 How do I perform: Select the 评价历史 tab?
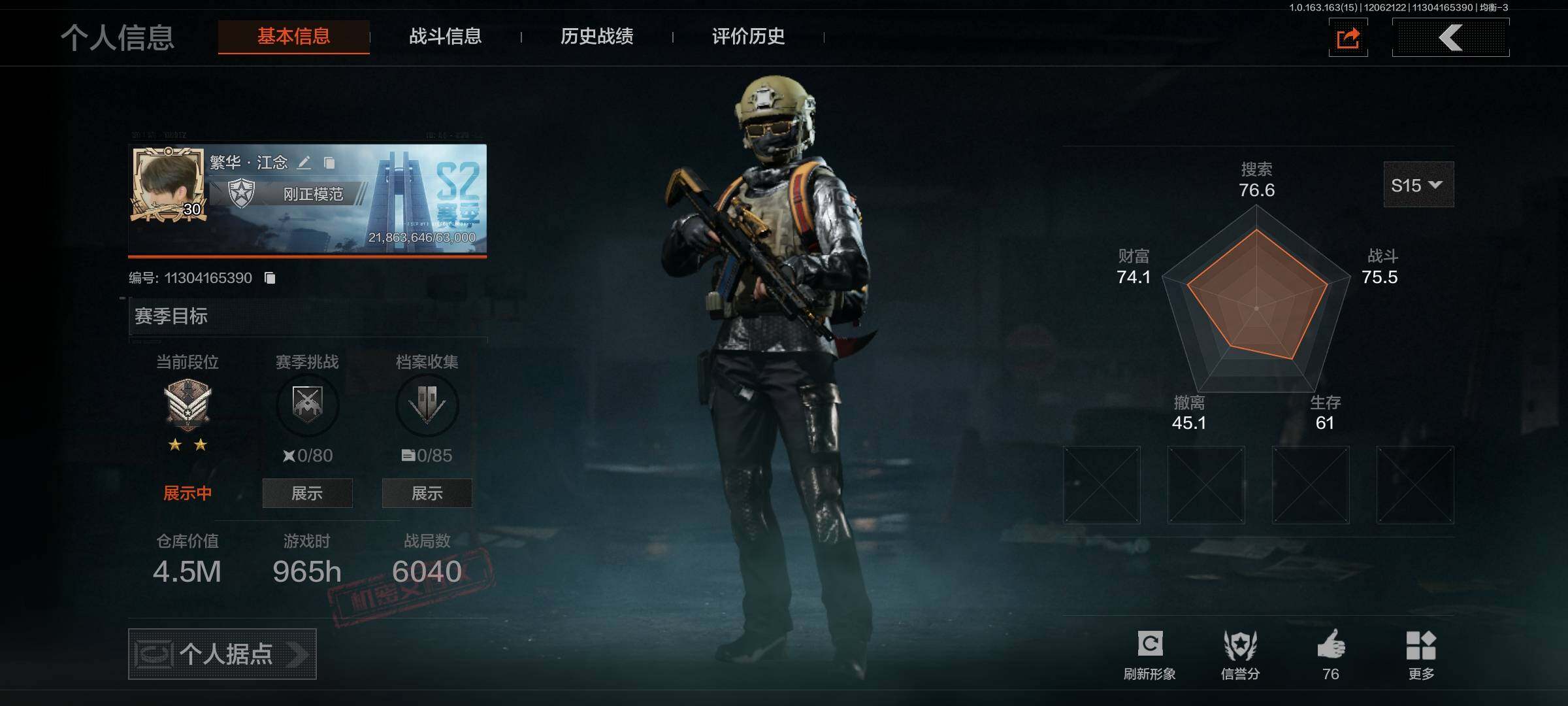coord(748,37)
